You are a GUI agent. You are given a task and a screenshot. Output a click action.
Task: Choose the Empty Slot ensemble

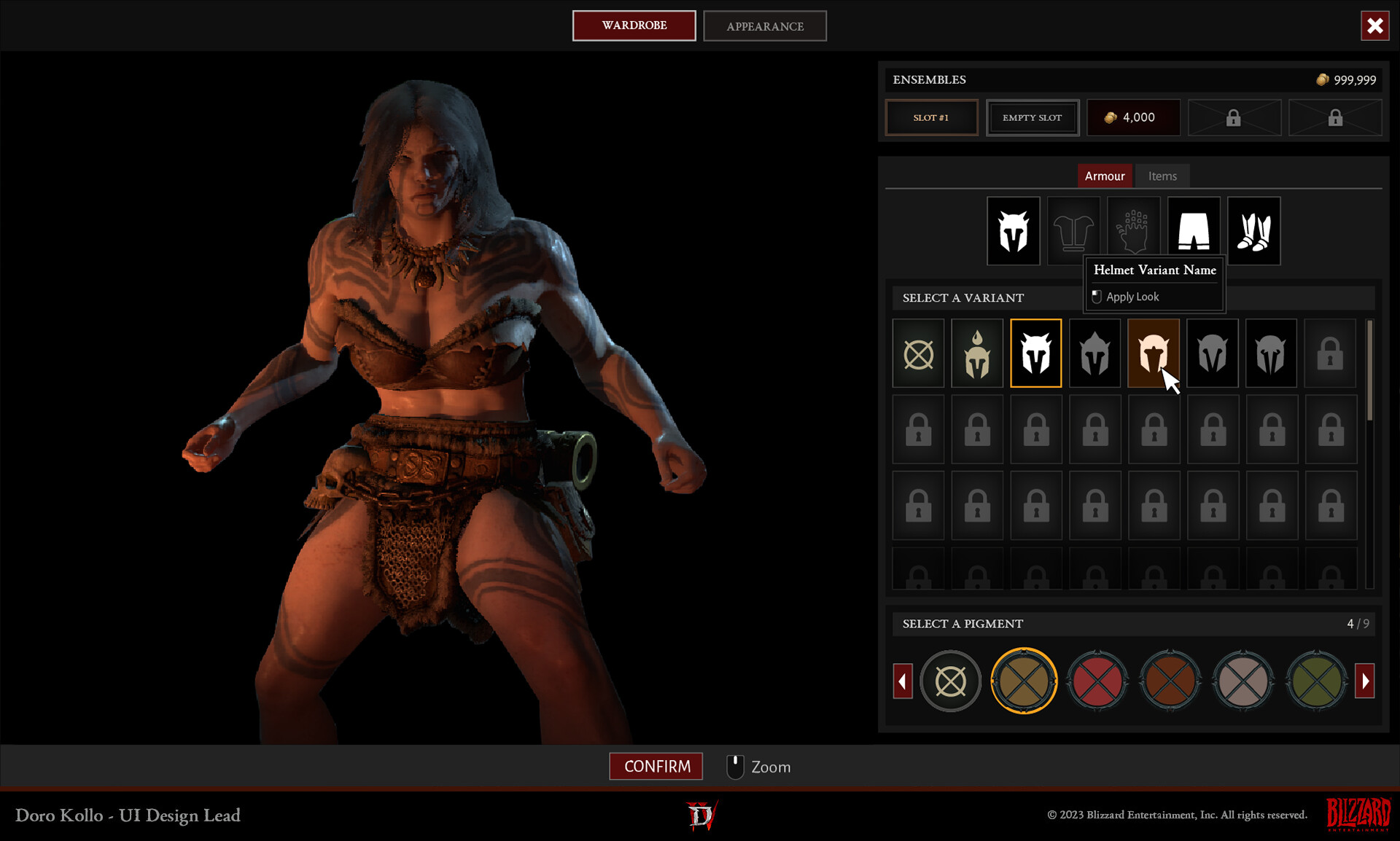tap(1032, 117)
